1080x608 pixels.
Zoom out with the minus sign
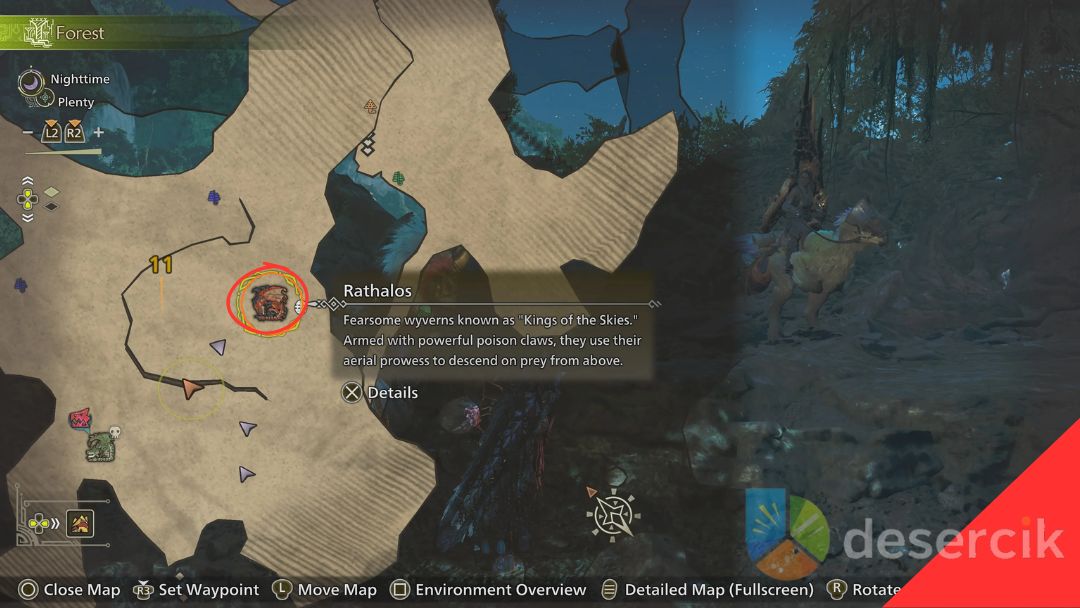pyautogui.click(x=27, y=132)
